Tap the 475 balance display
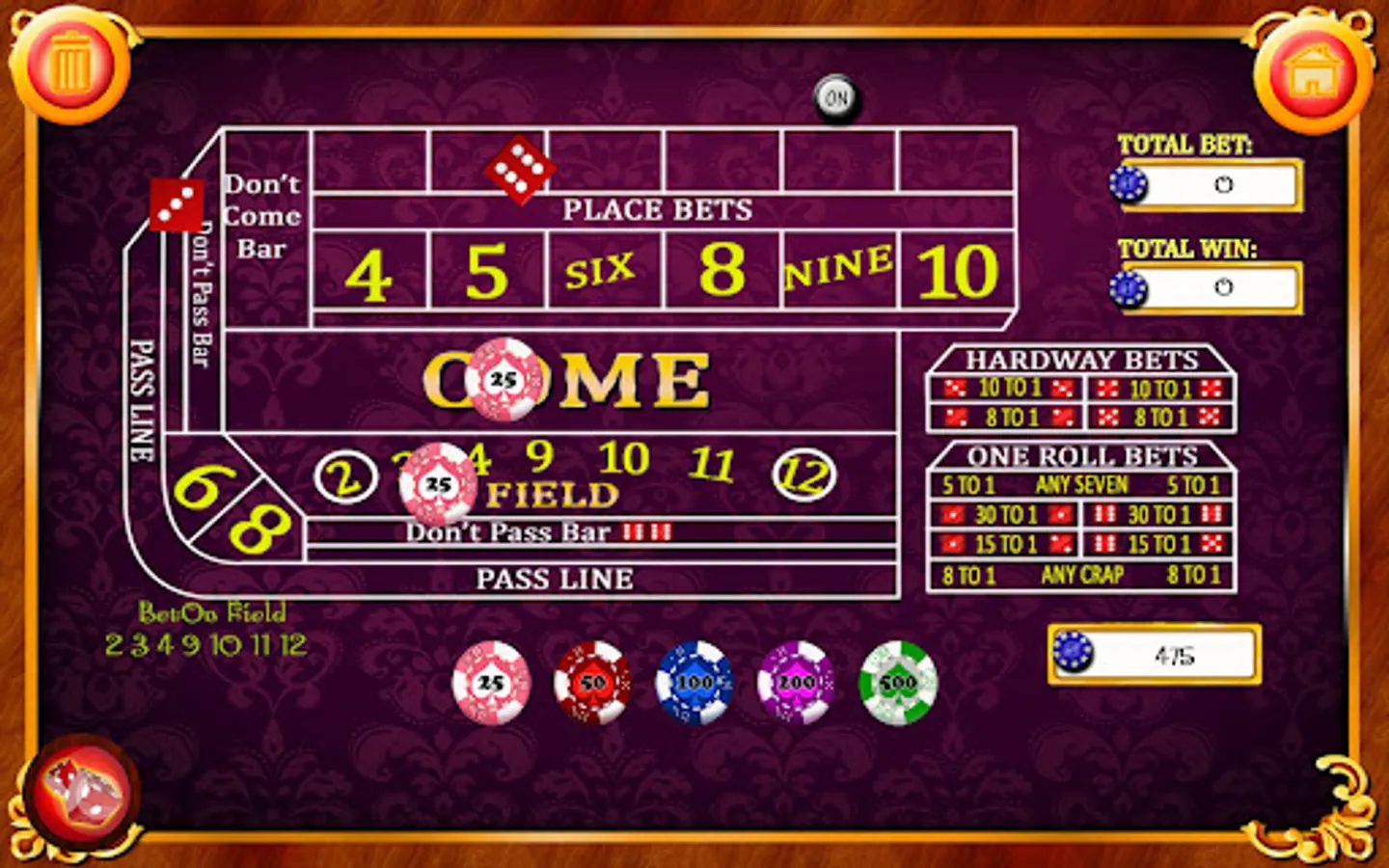 pyautogui.click(x=1157, y=654)
